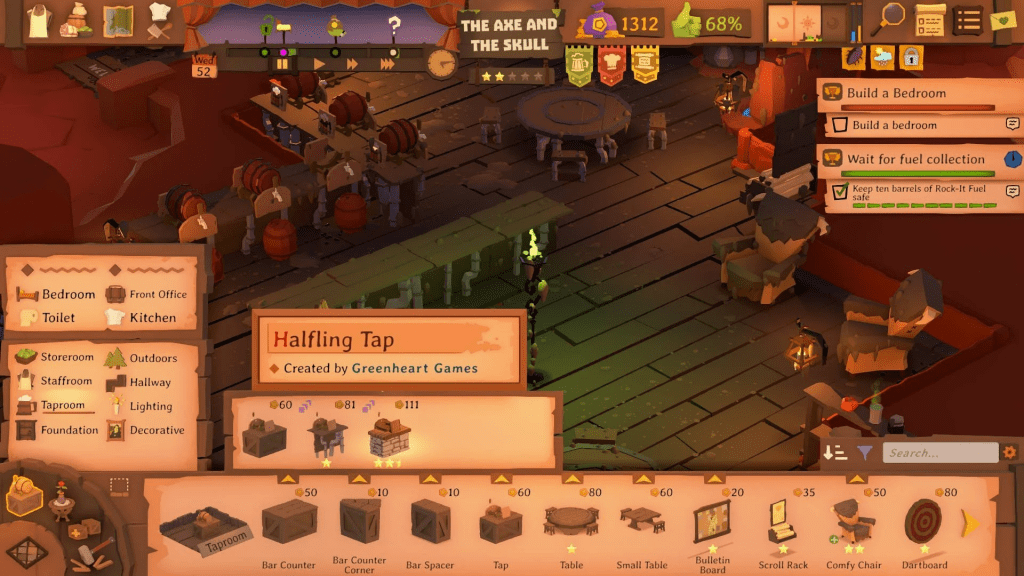The width and height of the screenshot is (1024, 576).
Task: Choose the 111 gold brick tap variant
Action: pos(388,437)
